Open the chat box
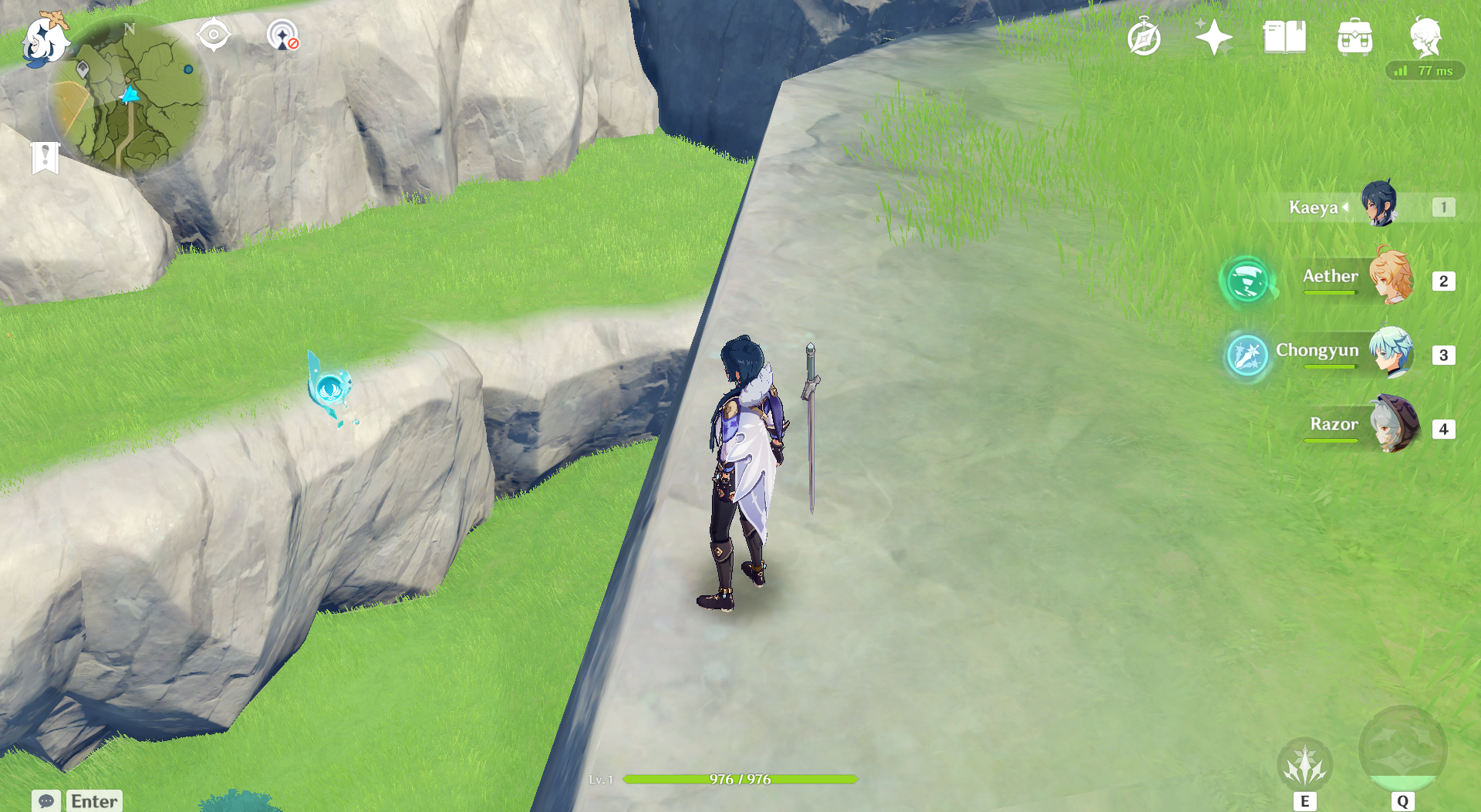This screenshot has height=812, width=1481. point(46,801)
